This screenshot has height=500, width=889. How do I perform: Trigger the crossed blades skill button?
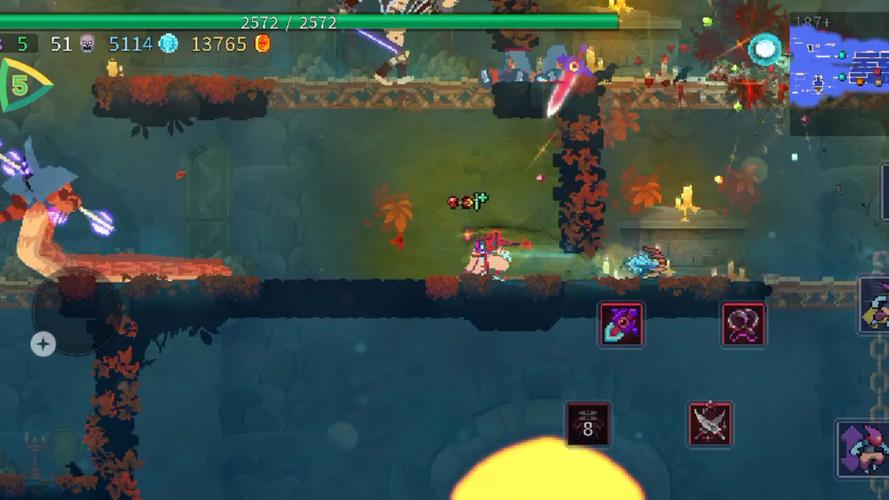click(710, 424)
